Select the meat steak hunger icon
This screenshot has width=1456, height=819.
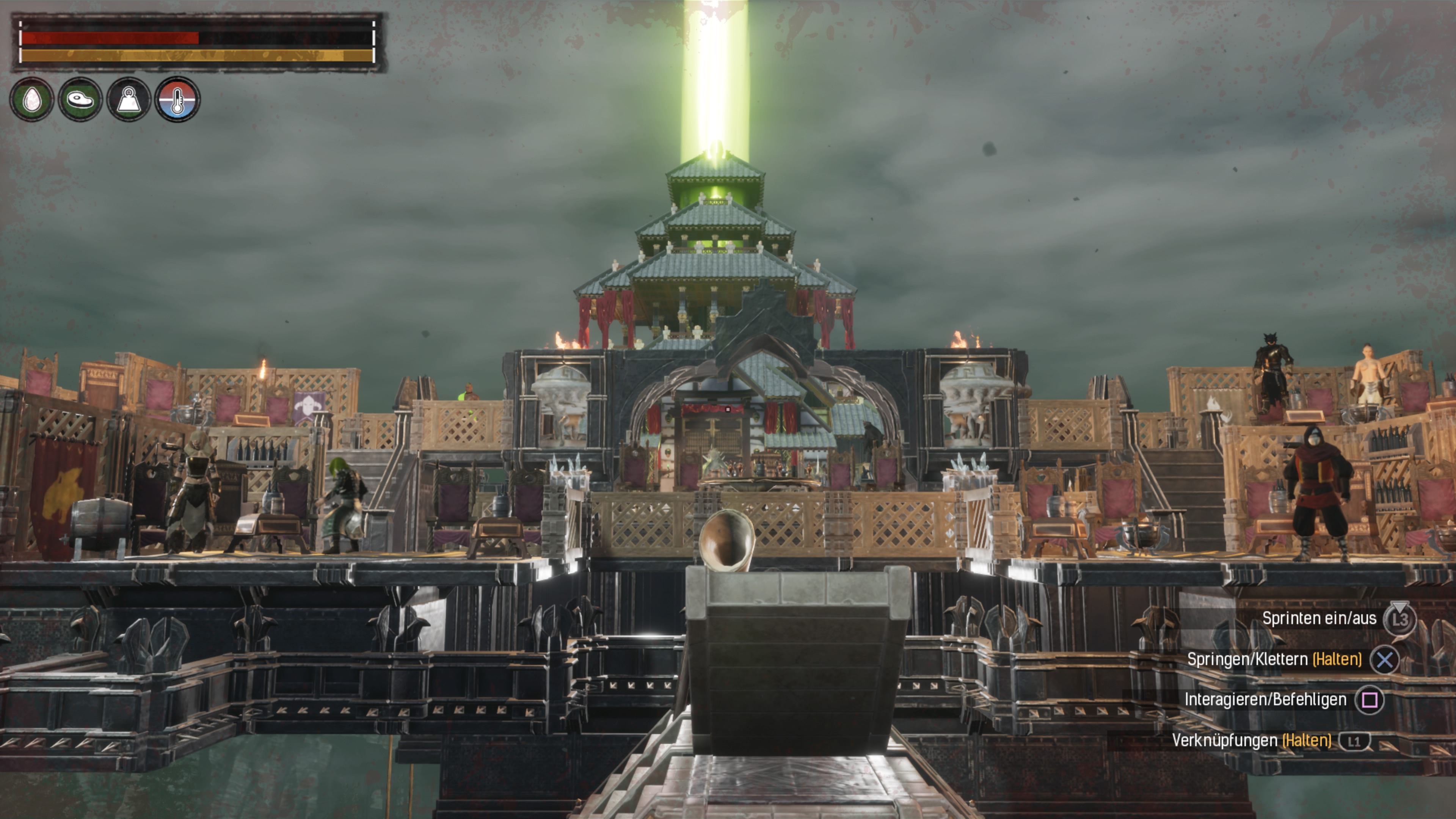click(x=80, y=99)
